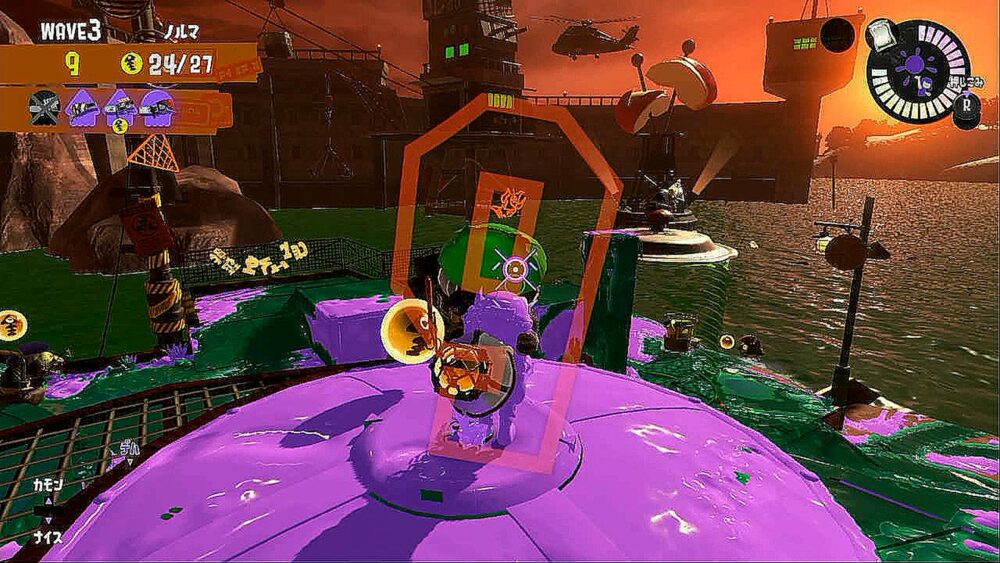Click the golden egg quota icon

(132, 64)
